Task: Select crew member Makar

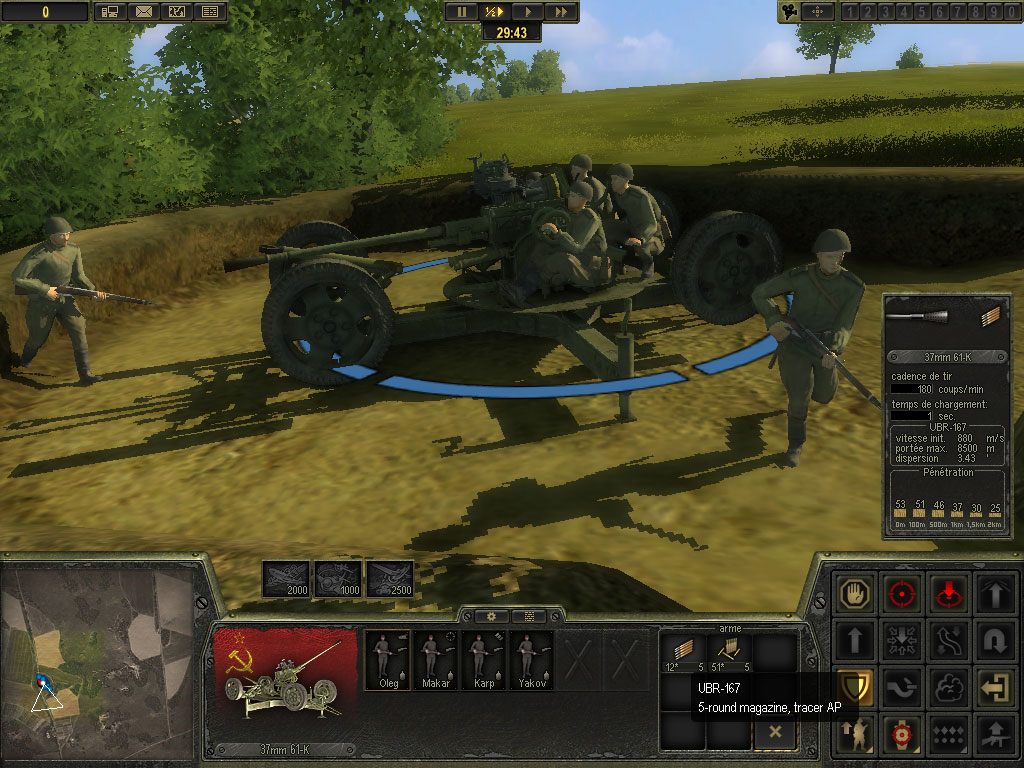Action: pyautogui.click(x=436, y=659)
